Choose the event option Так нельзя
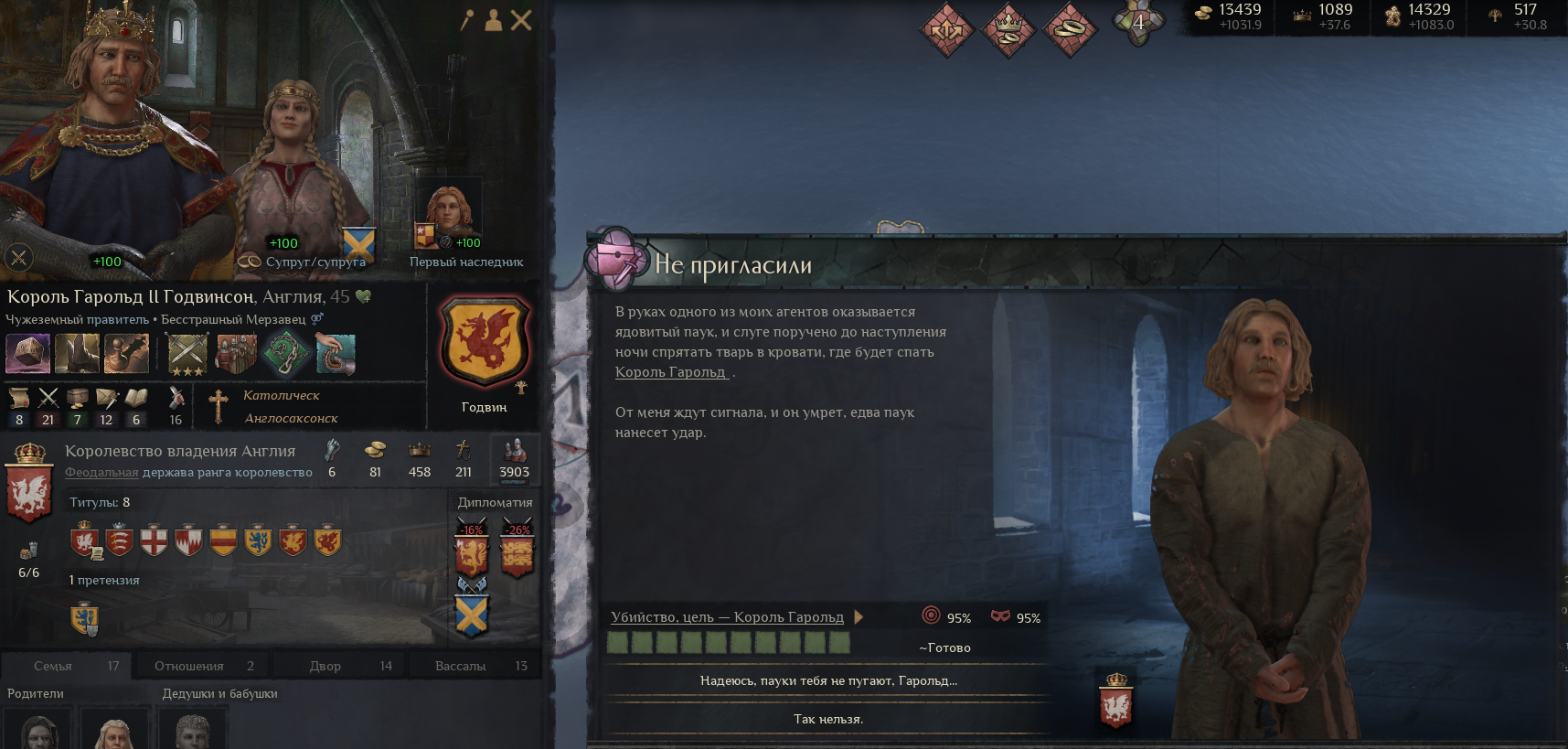 click(x=827, y=719)
